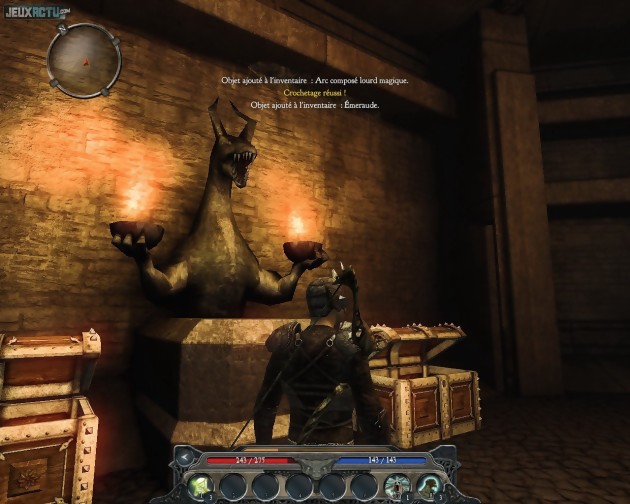Screen dimensions: 630x504
Task: Select the glowing green skill in the hotbar
Action: [x=201, y=486]
